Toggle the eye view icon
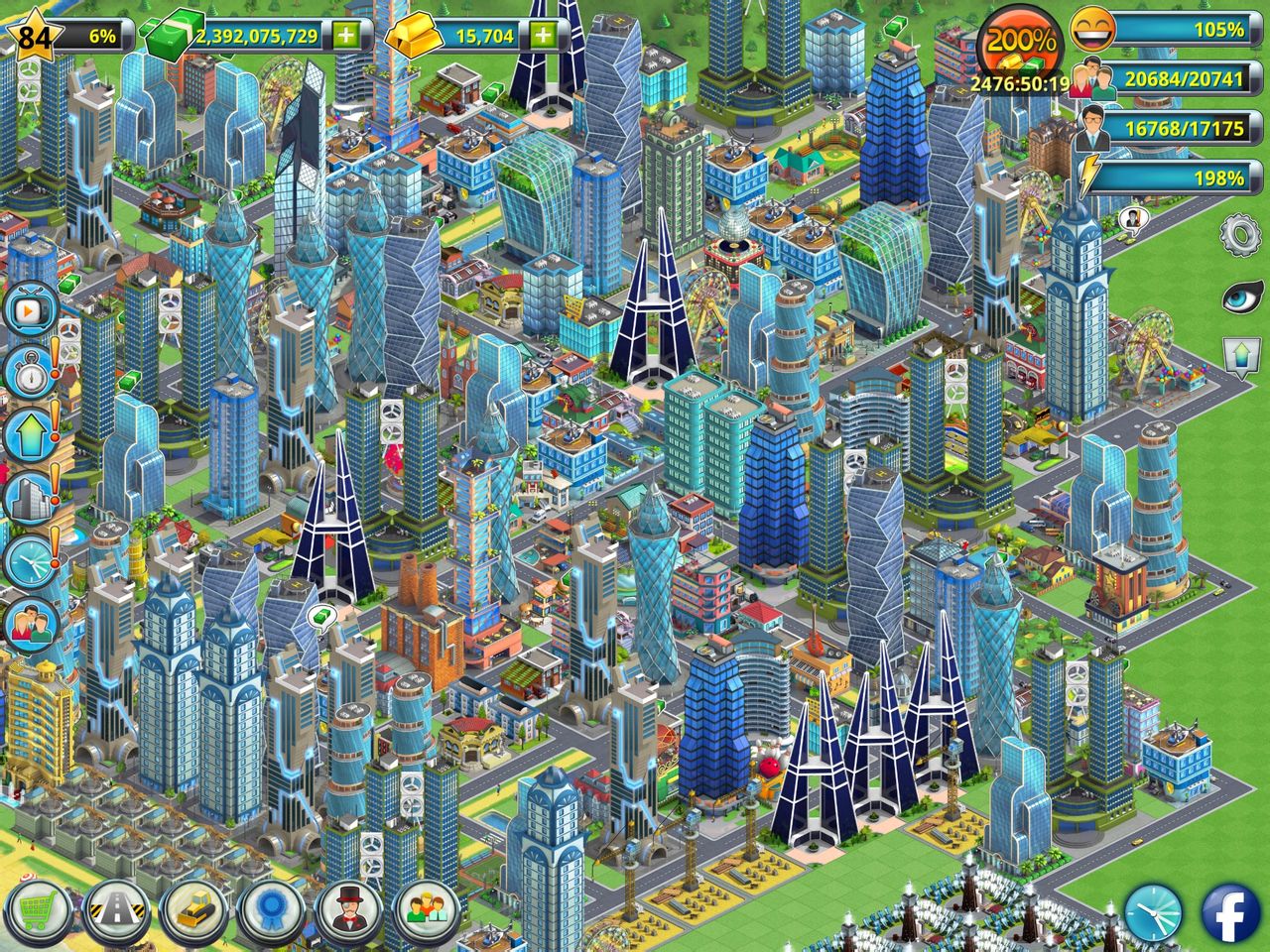Viewport: 1270px width, 952px height. pos(1239,296)
